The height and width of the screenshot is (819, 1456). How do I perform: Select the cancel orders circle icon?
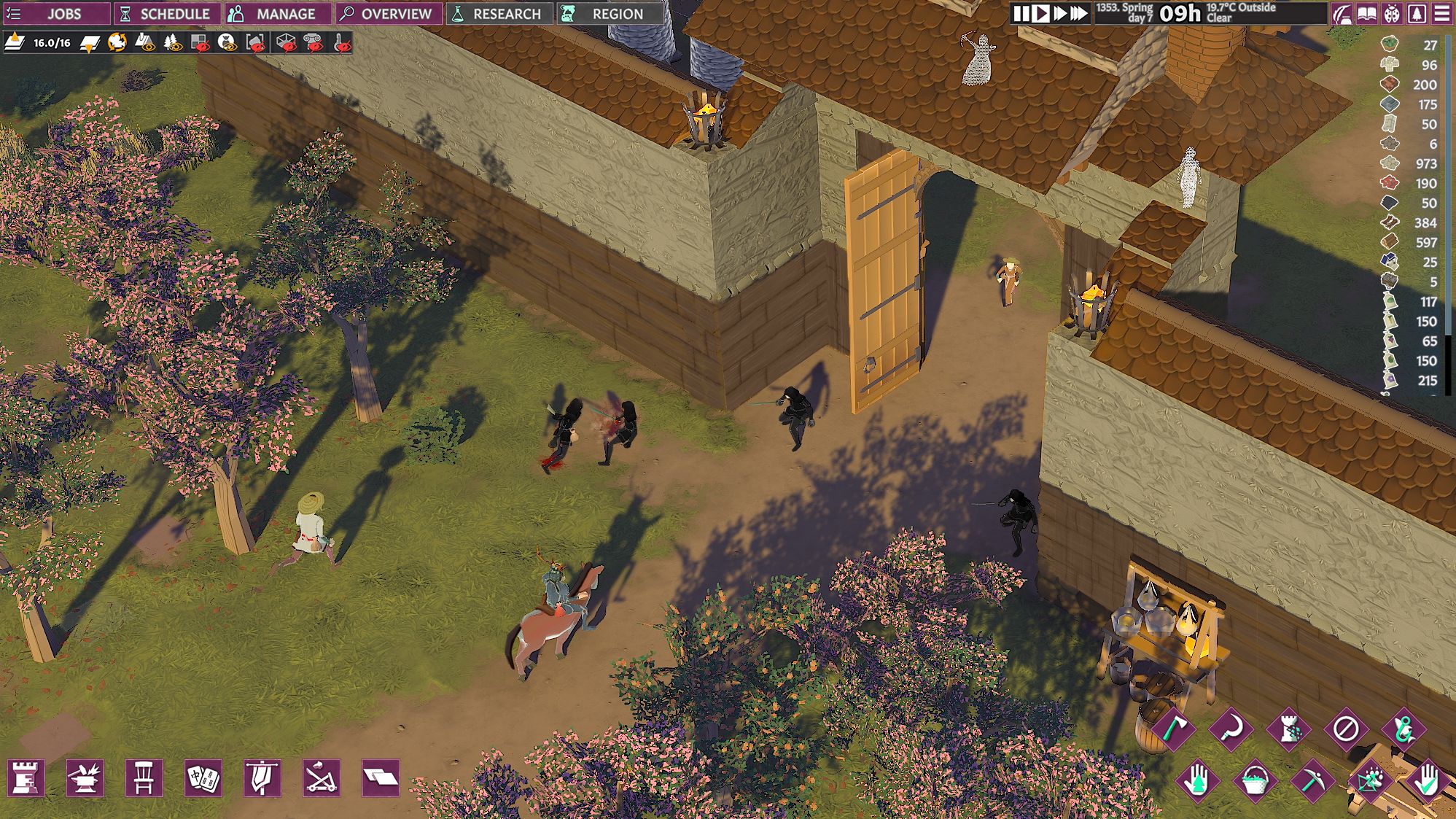(1345, 729)
